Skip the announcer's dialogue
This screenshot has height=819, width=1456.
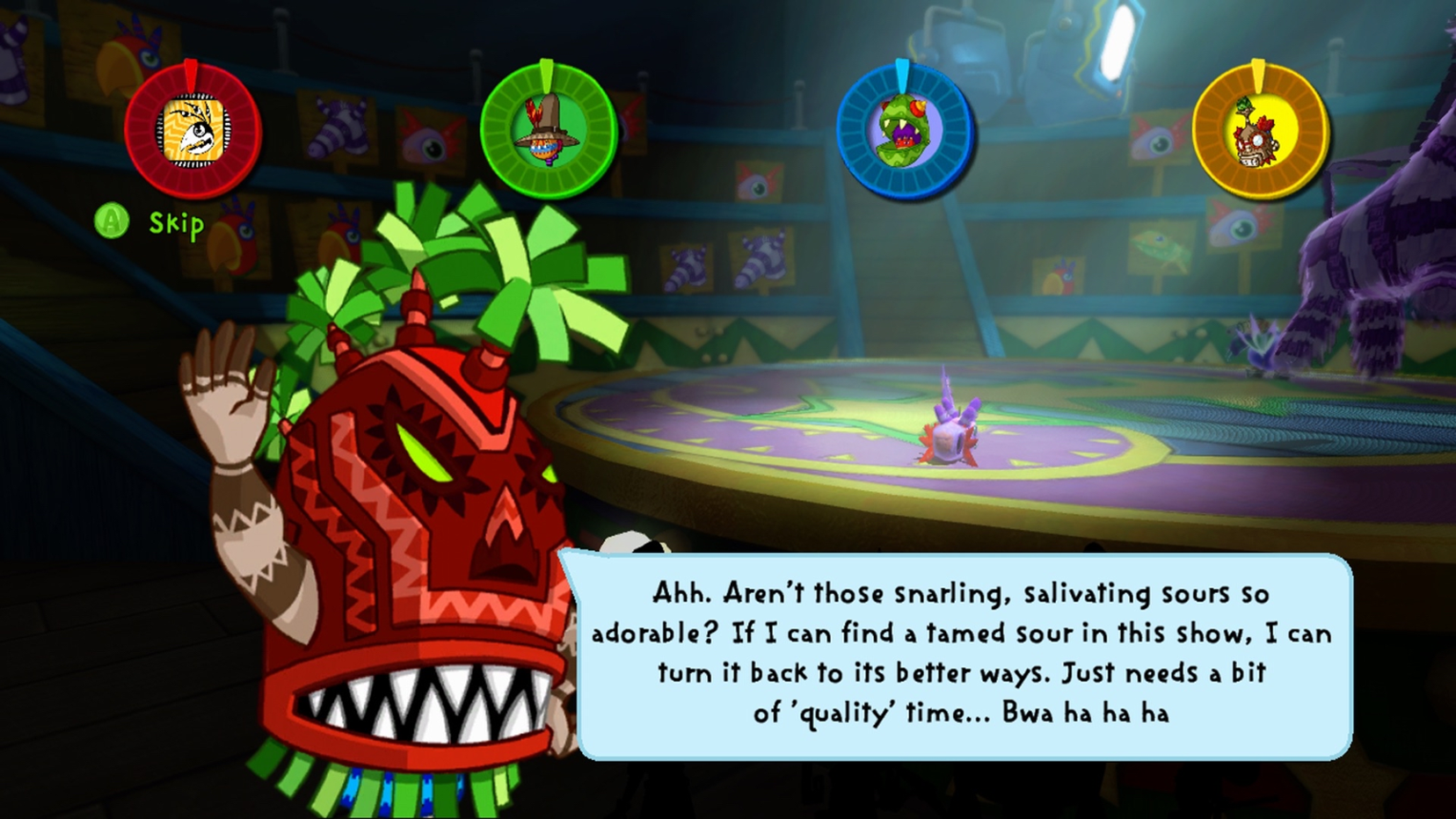pos(150,222)
